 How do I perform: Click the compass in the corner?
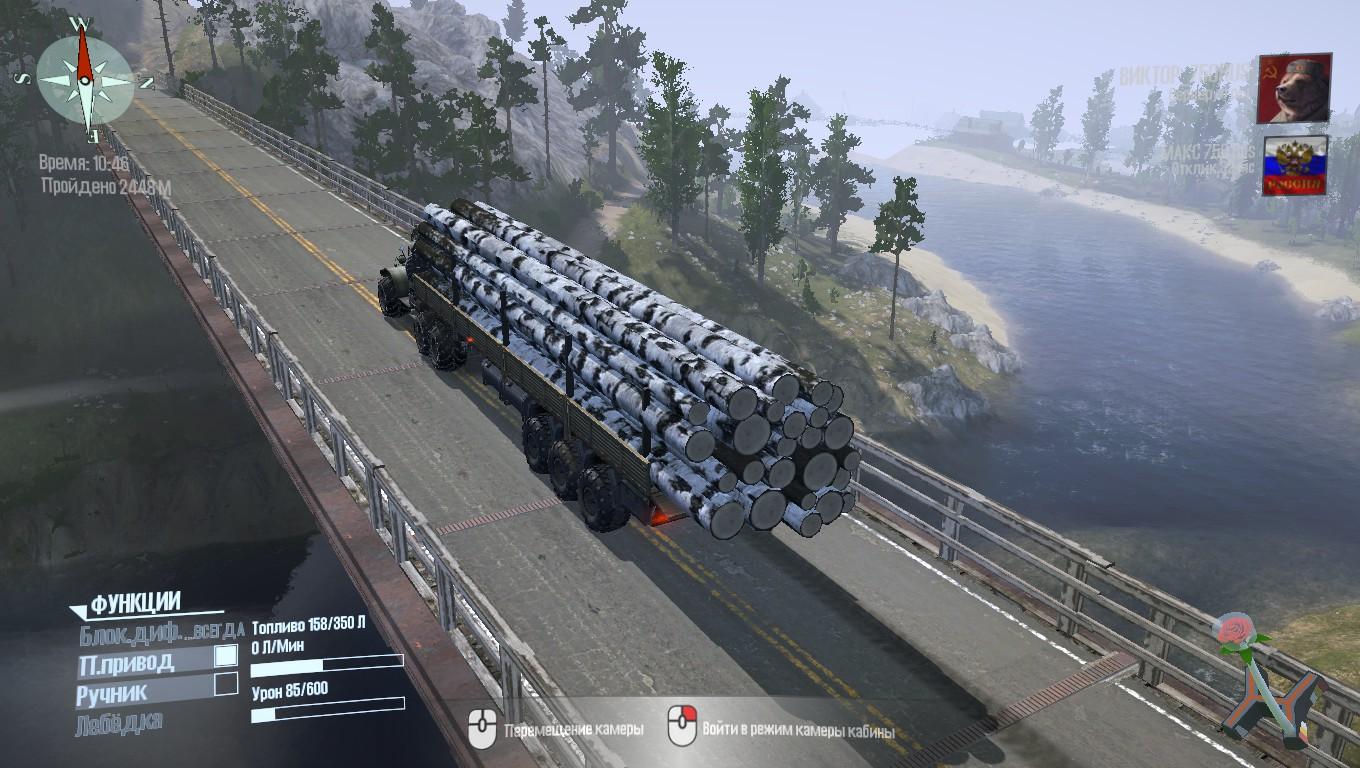coord(85,78)
